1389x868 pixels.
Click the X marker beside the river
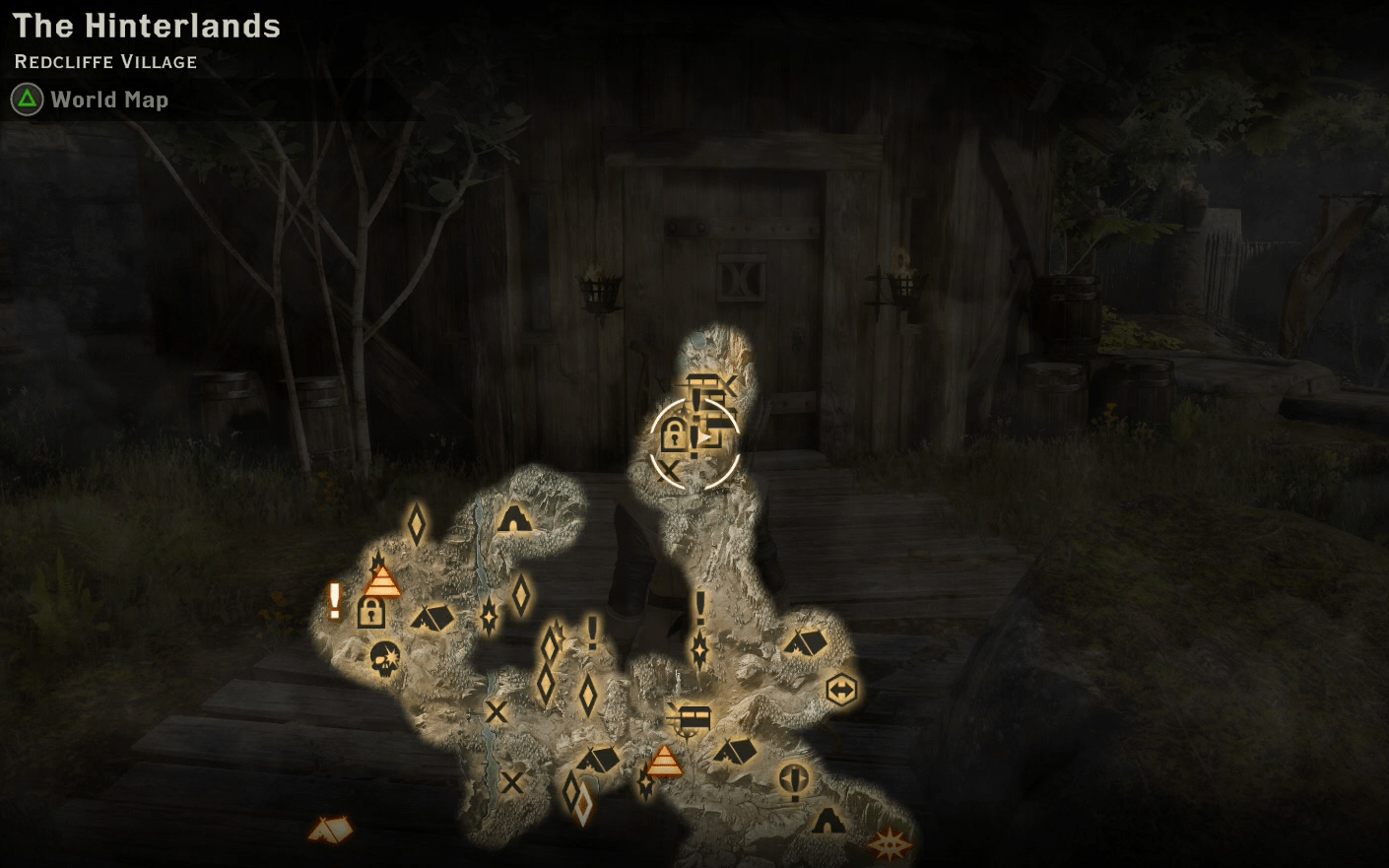497,713
